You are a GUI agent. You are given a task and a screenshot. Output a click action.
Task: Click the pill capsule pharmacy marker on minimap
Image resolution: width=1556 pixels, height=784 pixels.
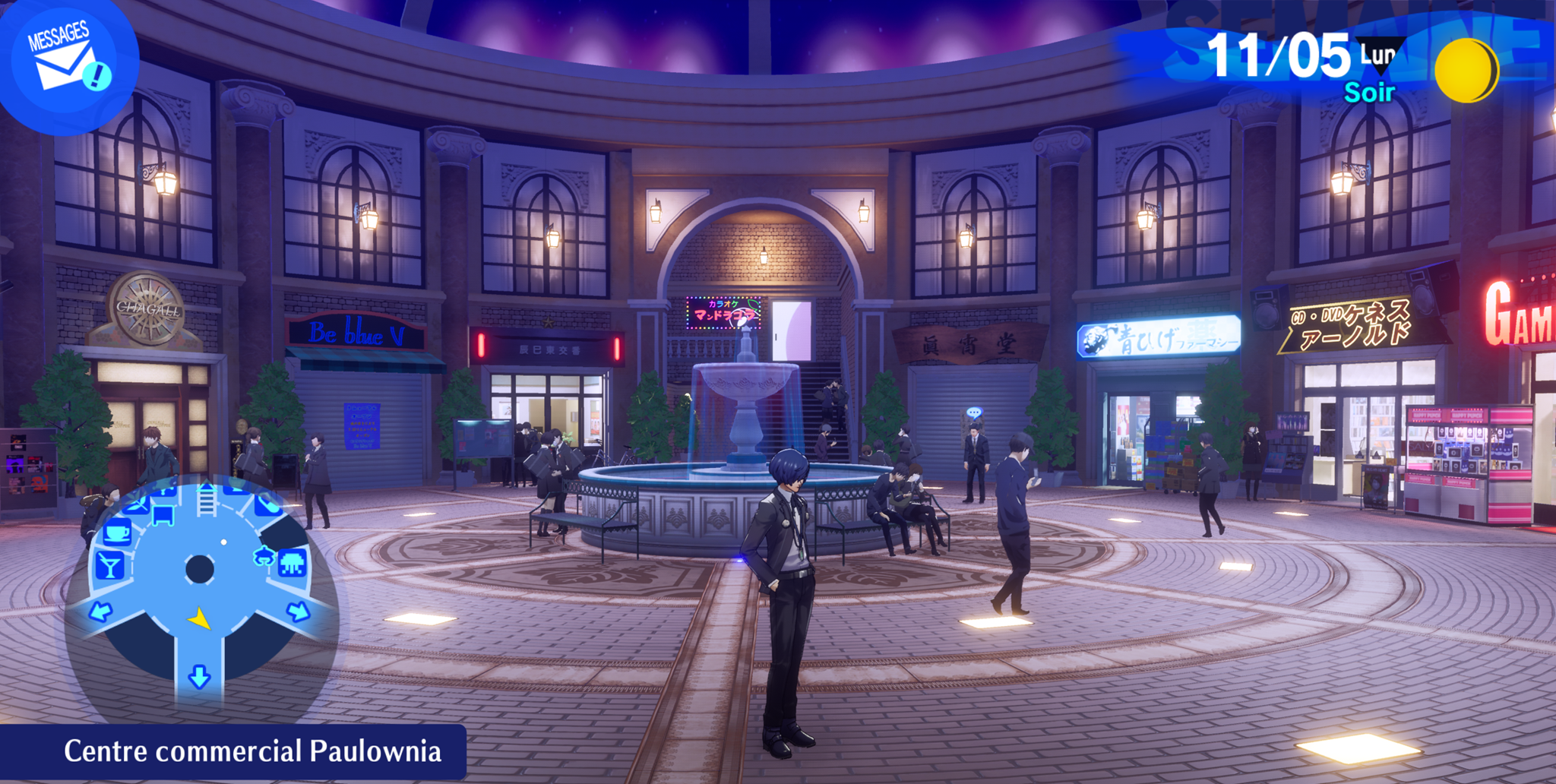point(267,504)
